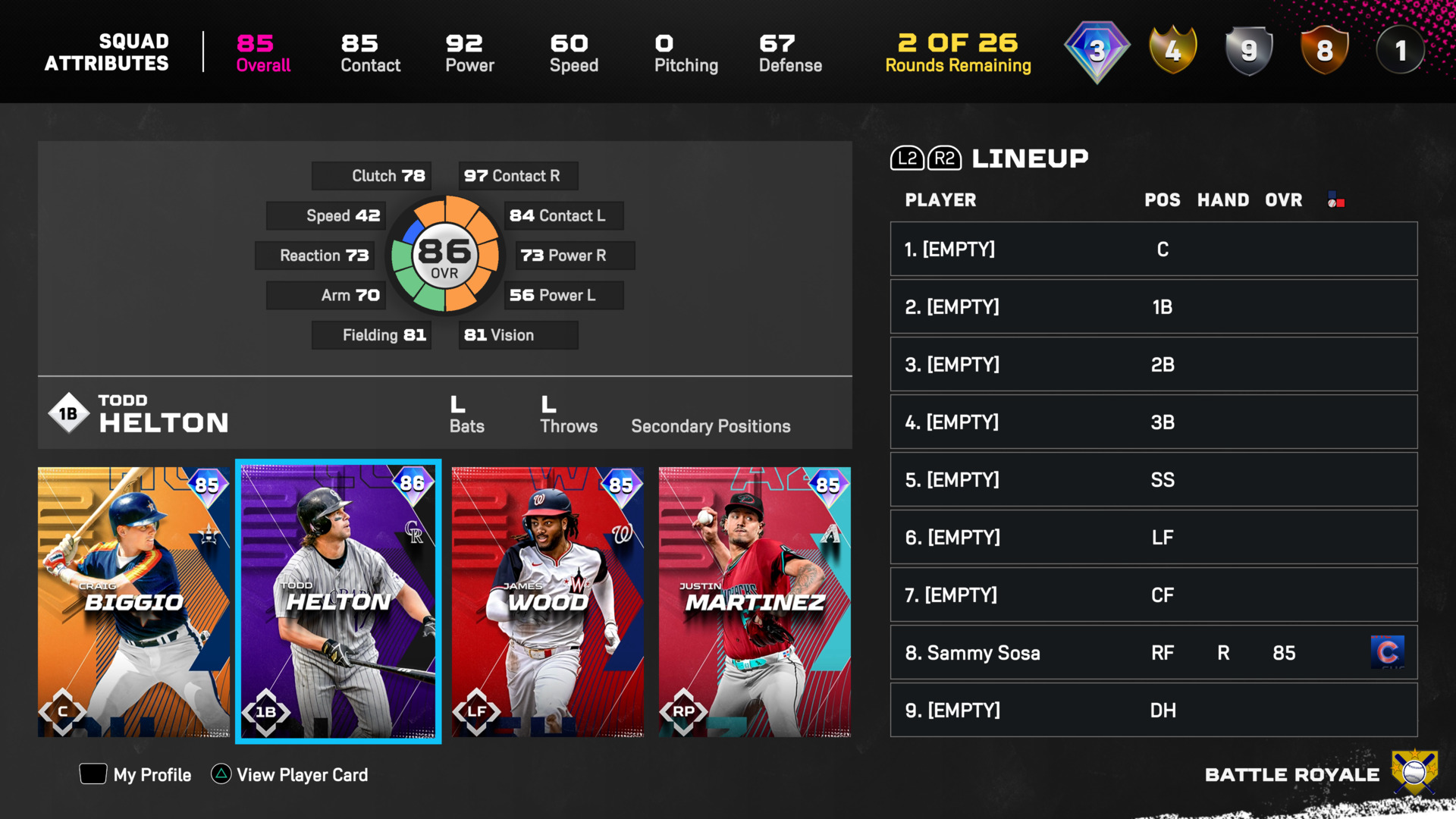Select the empty CF lineup slot

pos(1153,595)
